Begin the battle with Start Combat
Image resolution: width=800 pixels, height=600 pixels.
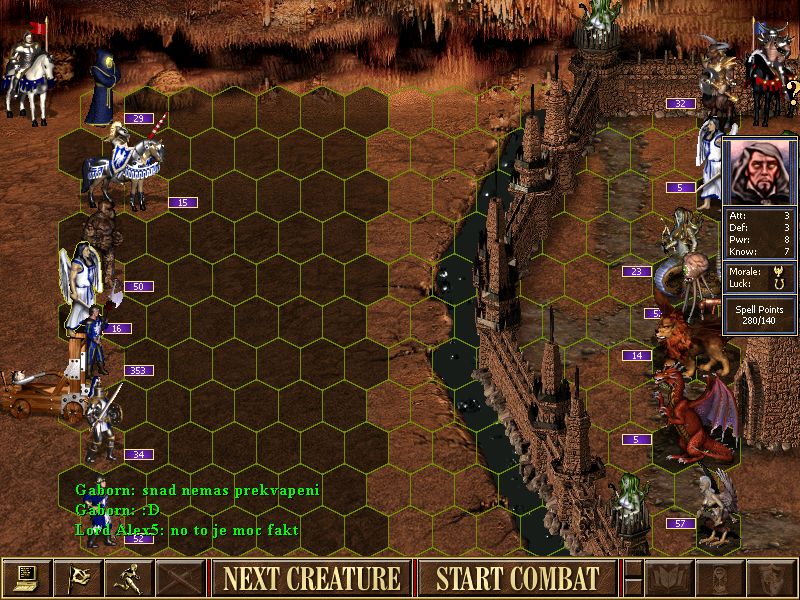click(x=517, y=578)
